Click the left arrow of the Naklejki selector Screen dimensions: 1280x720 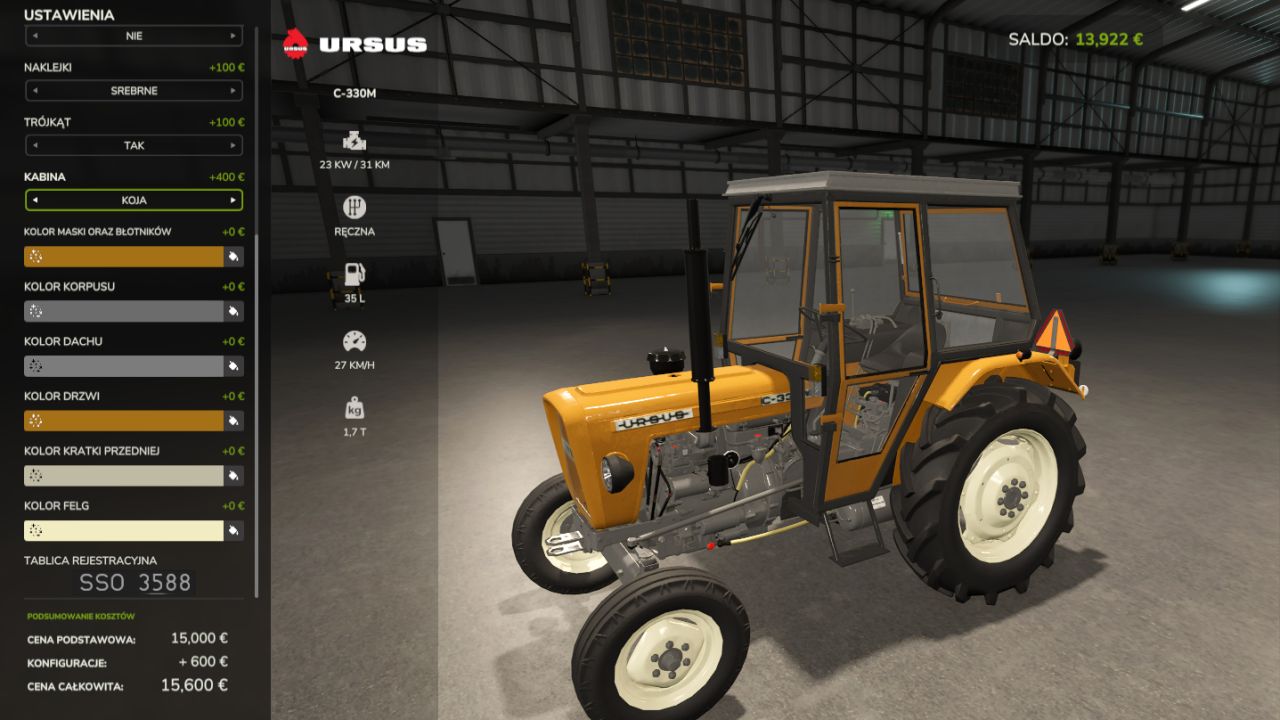(x=35, y=91)
